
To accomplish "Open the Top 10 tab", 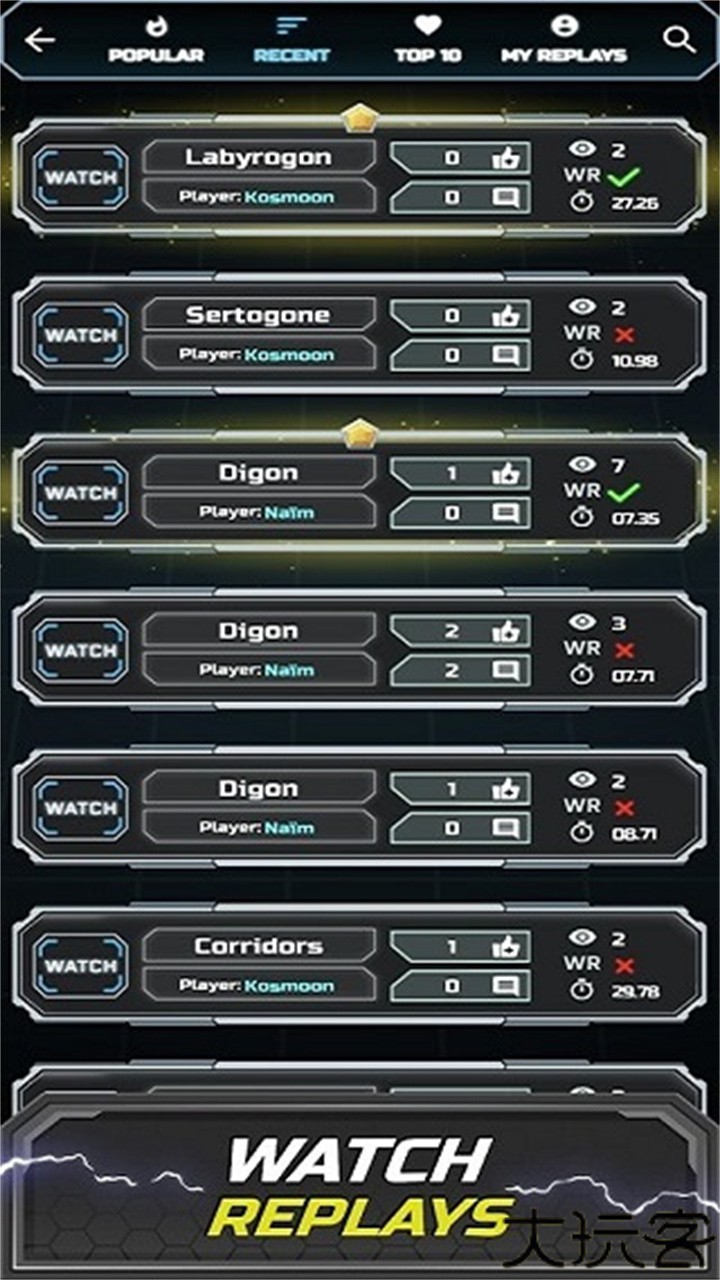I will pyautogui.click(x=428, y=41).
